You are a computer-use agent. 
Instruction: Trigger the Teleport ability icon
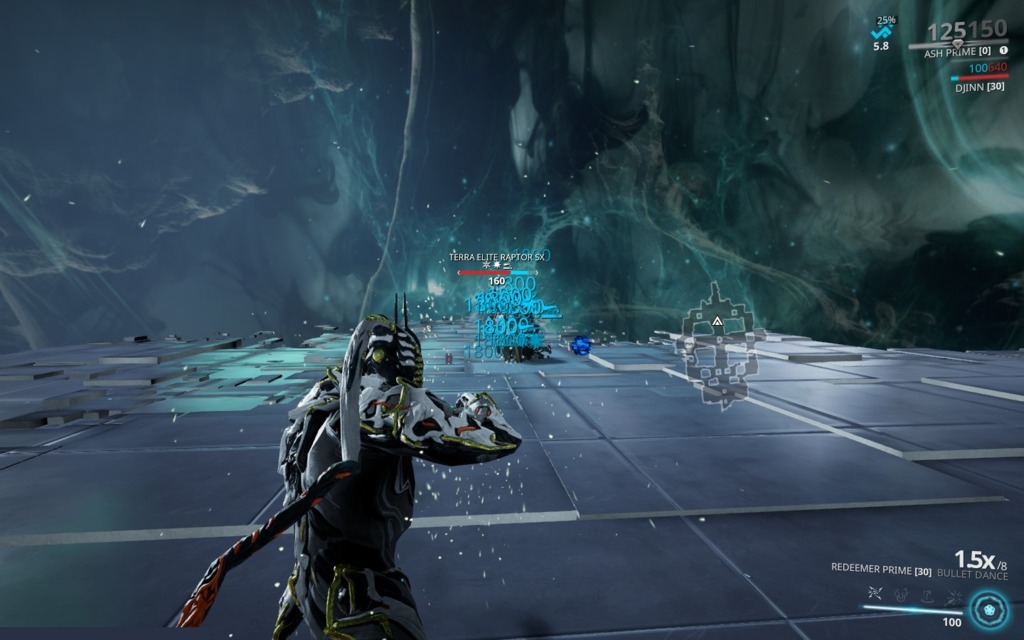927,594
